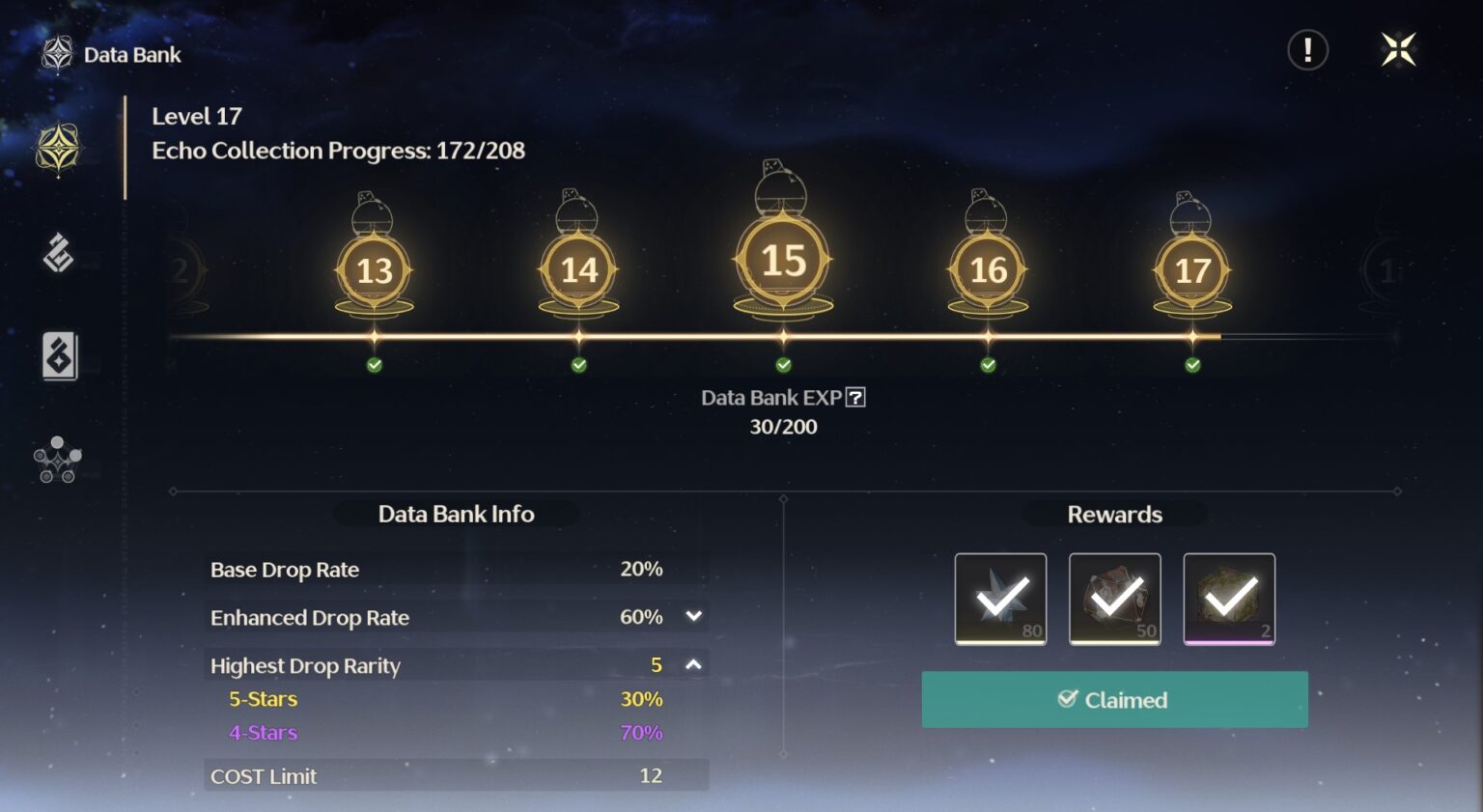Screen dimensions: 1483x812
Task: Open the reward showing 80 Astrite
Action: coord(1000,598)
